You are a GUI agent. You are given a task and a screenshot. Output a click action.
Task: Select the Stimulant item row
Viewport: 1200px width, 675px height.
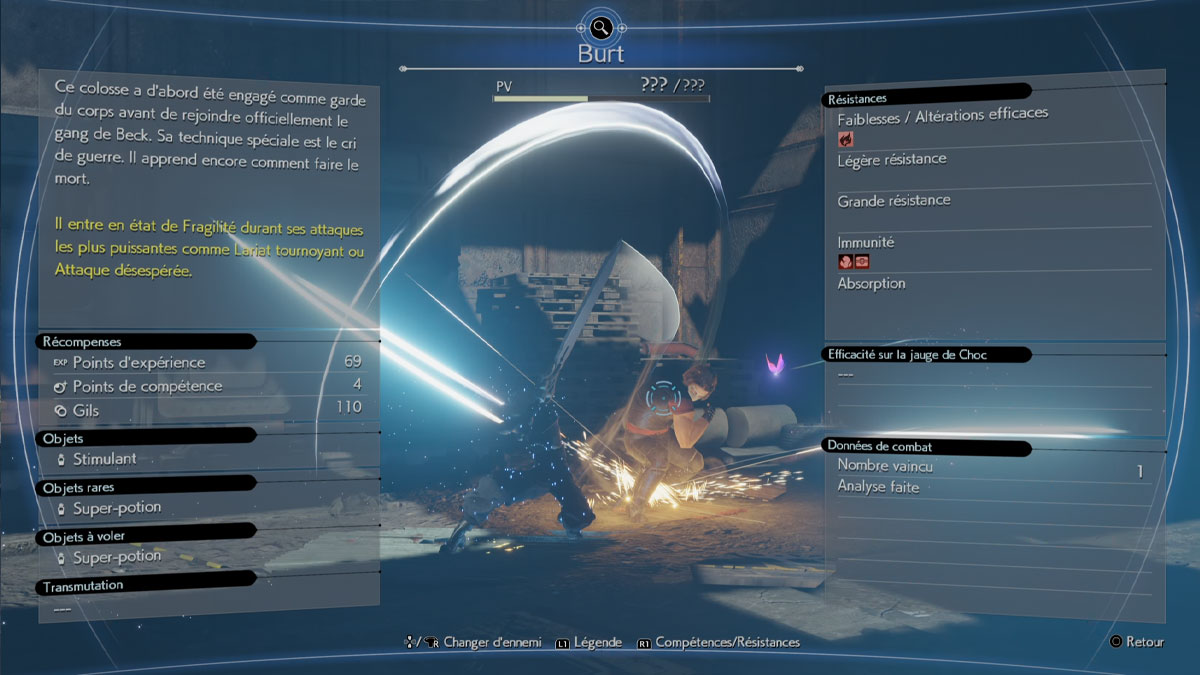point(104,459)
